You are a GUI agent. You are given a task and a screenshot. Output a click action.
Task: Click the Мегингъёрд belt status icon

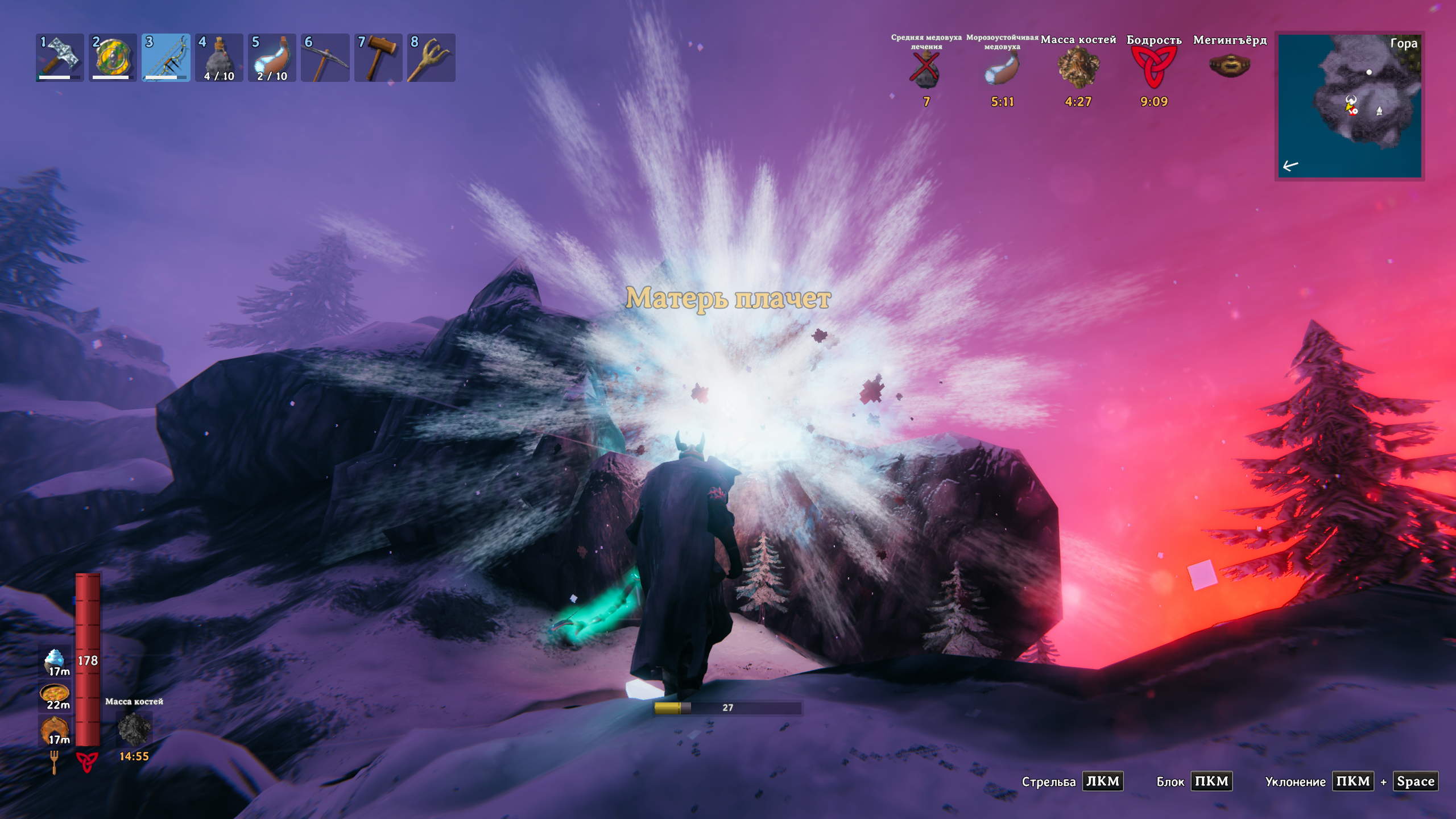(1230, 66)
